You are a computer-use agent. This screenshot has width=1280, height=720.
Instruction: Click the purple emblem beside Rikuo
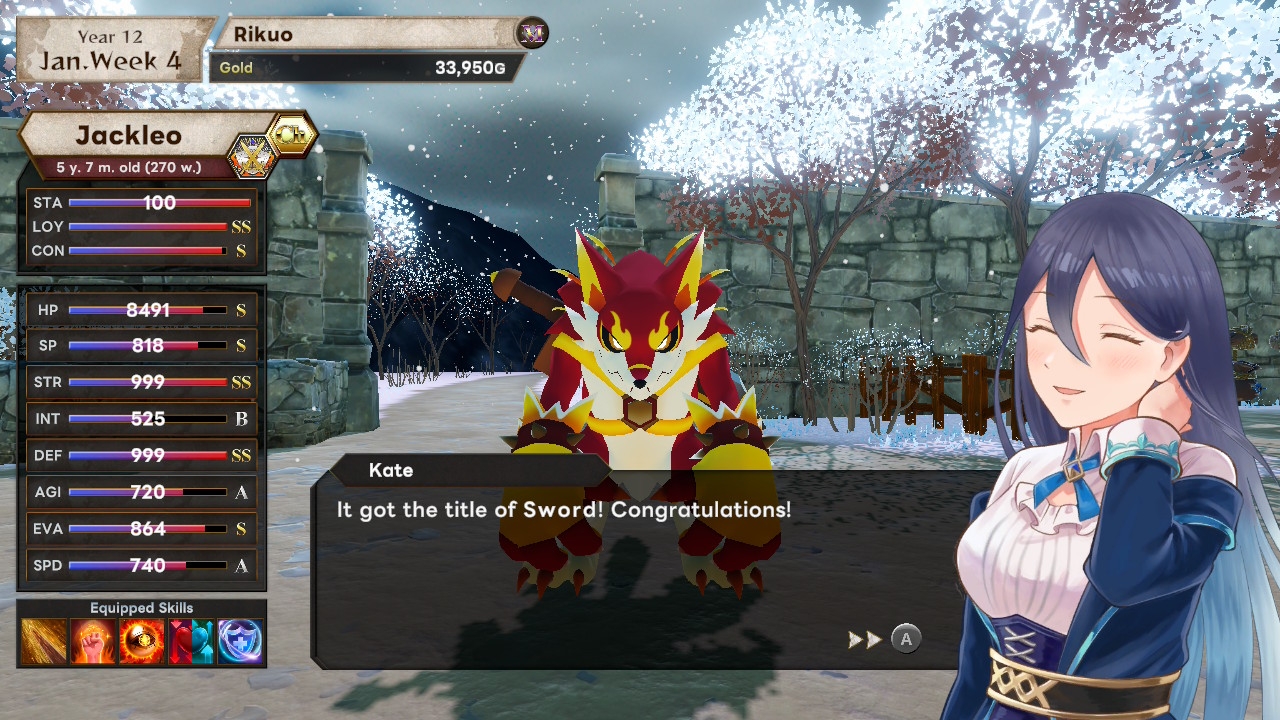[533, 34]
